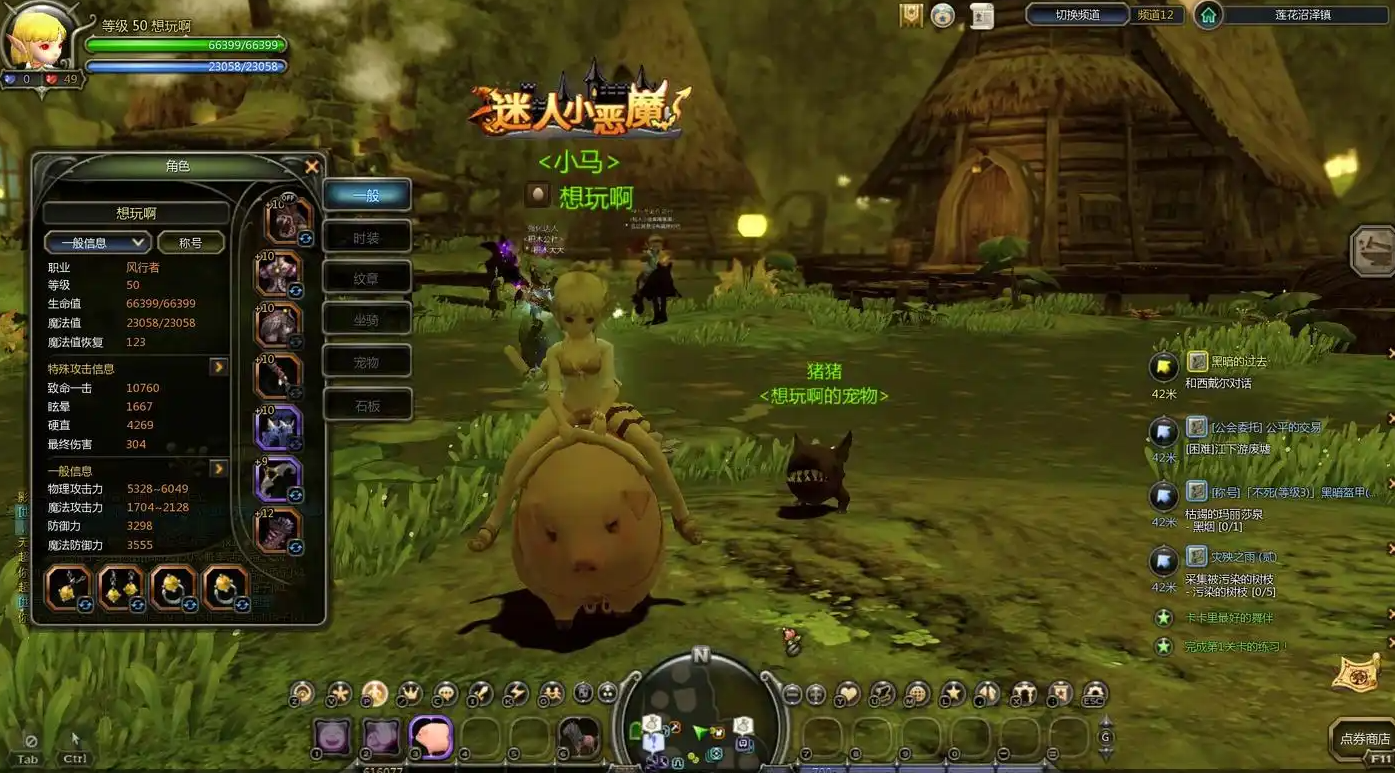The image size is (1395, 773).
Task: Click the green house town icon
Action: point(1208,15)
